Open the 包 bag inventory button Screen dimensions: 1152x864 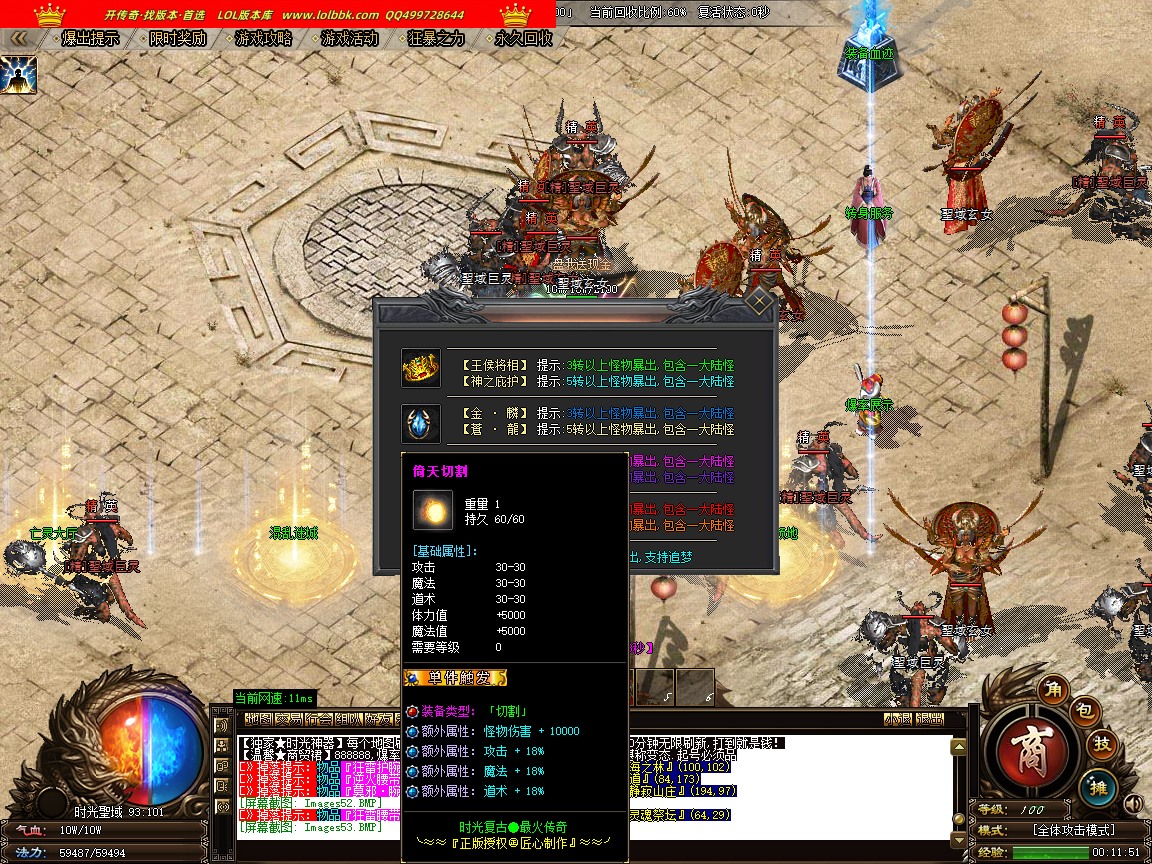pyautogui.click(x=1086, y=711)
